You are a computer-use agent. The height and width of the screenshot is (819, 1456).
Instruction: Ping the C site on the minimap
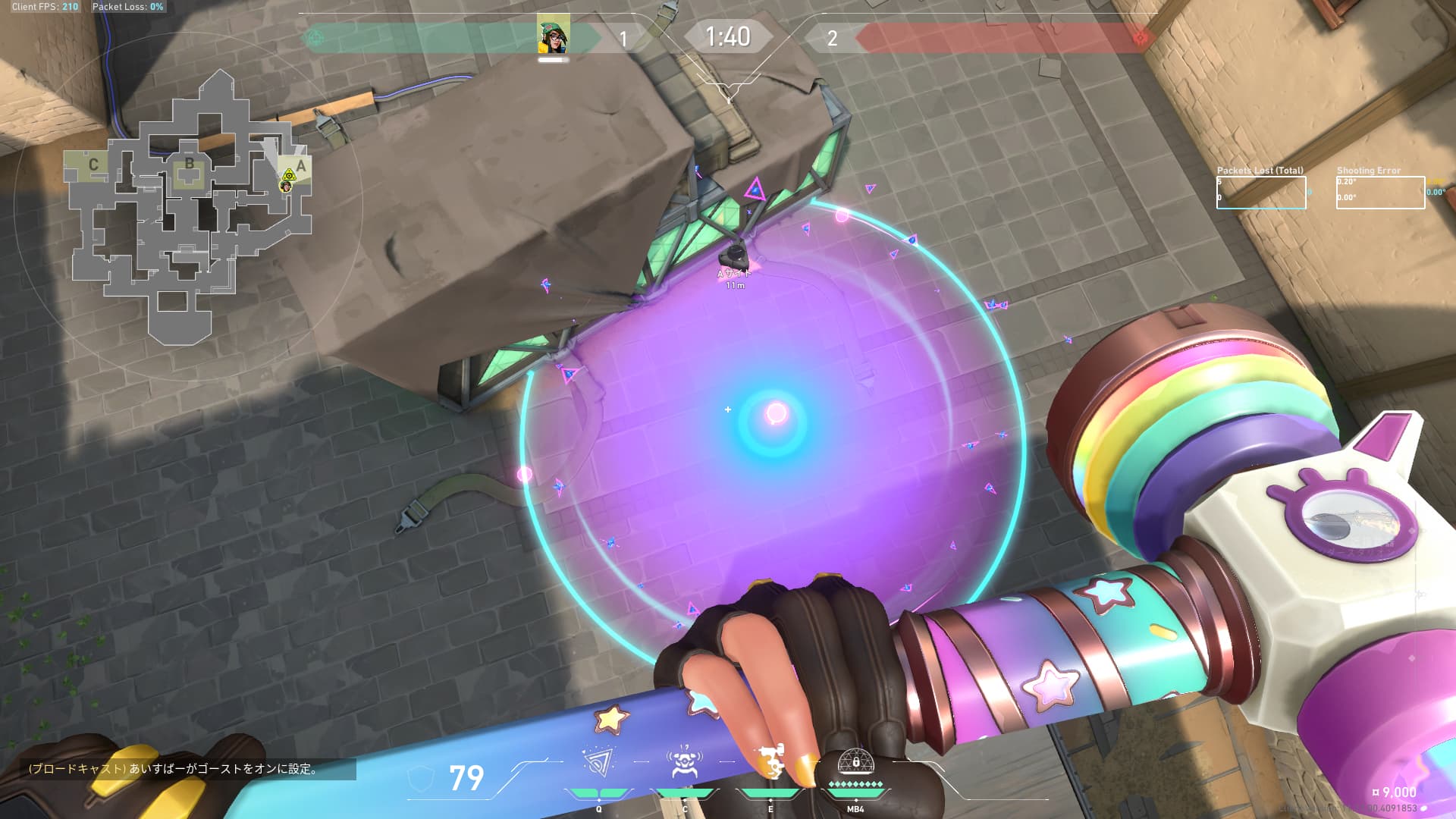[x=93, y=165]
